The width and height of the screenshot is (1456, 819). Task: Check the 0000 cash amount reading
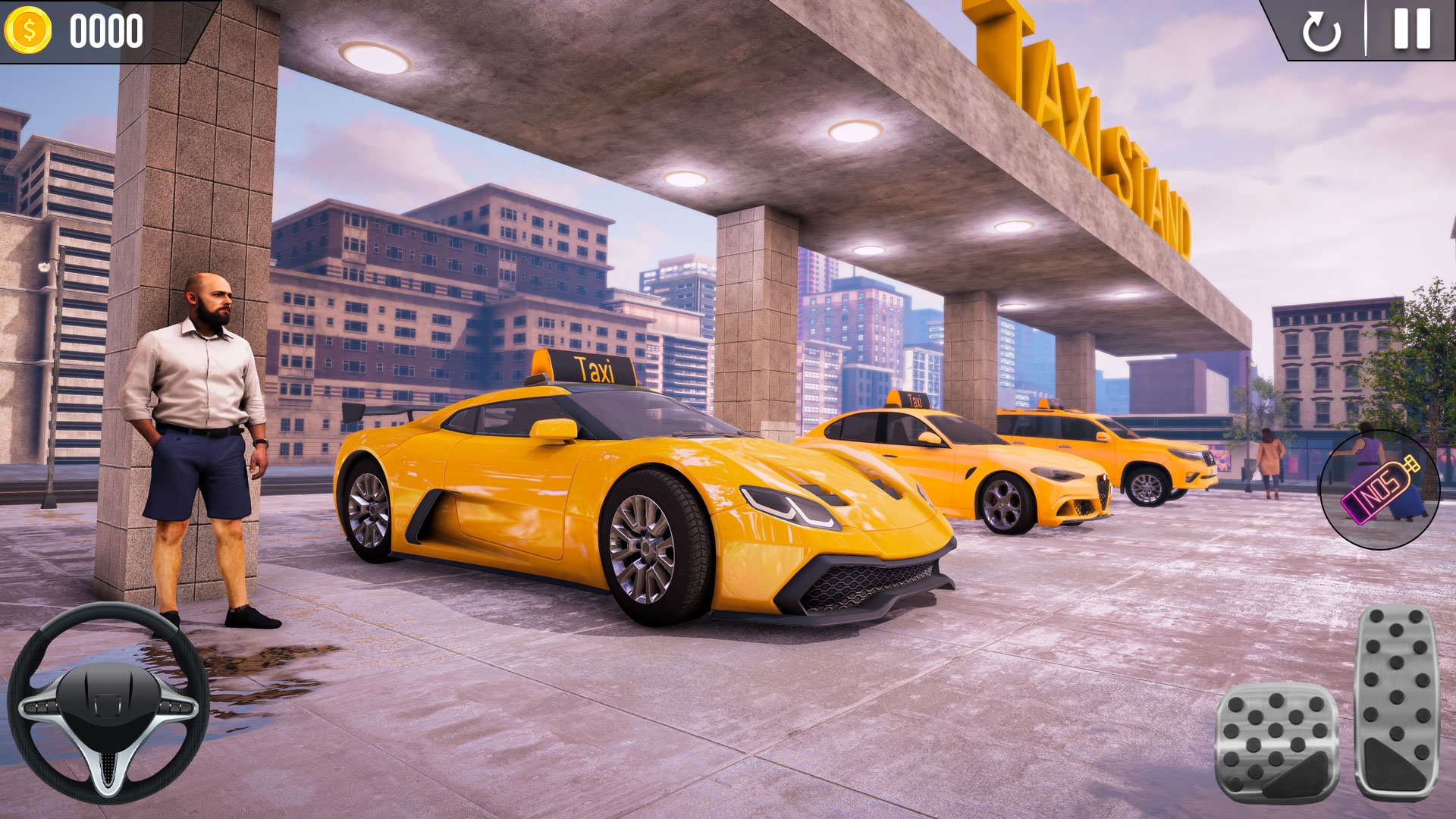click(x=105, y=32)
